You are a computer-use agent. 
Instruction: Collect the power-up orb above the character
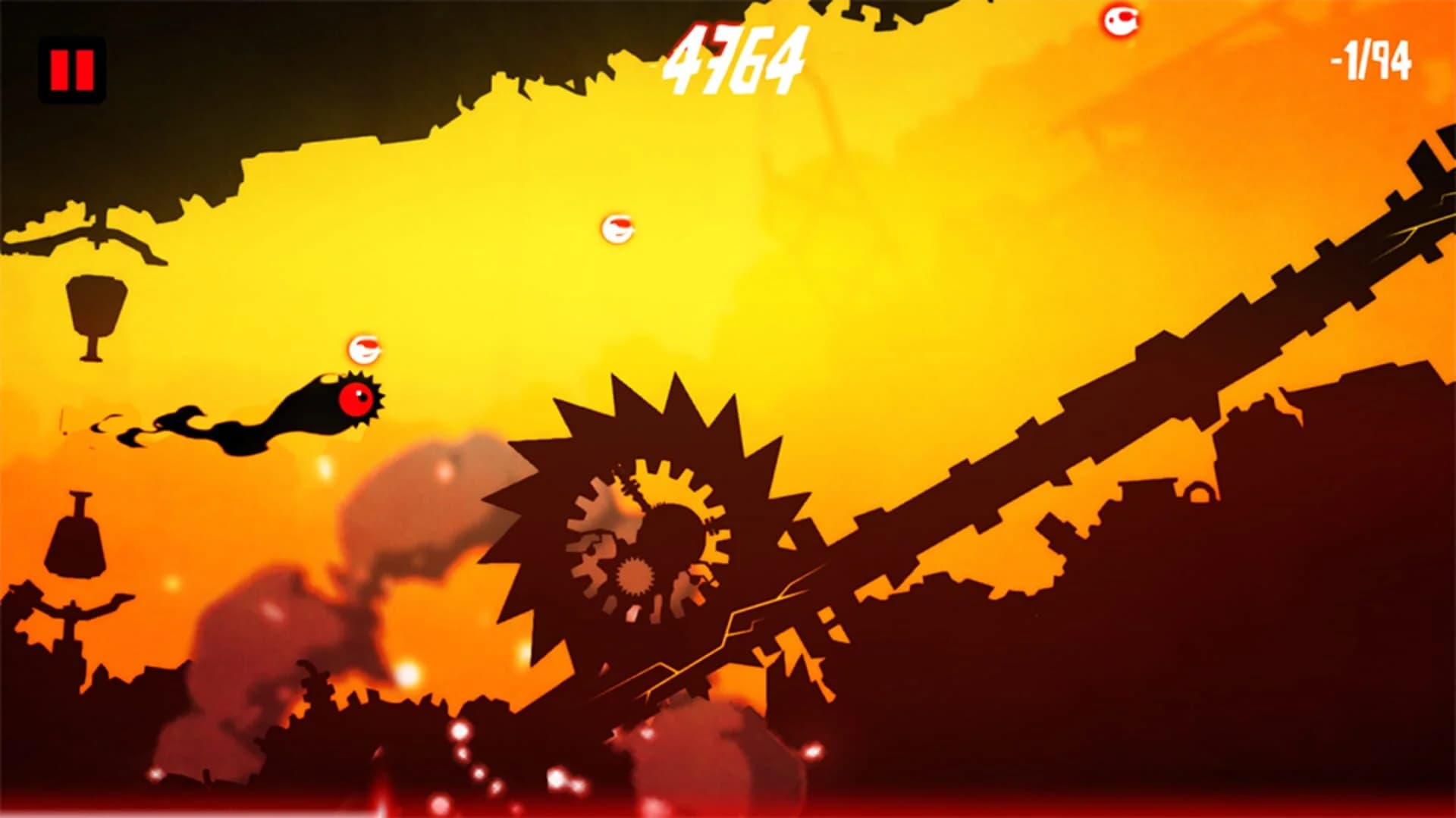click(364, 349)
